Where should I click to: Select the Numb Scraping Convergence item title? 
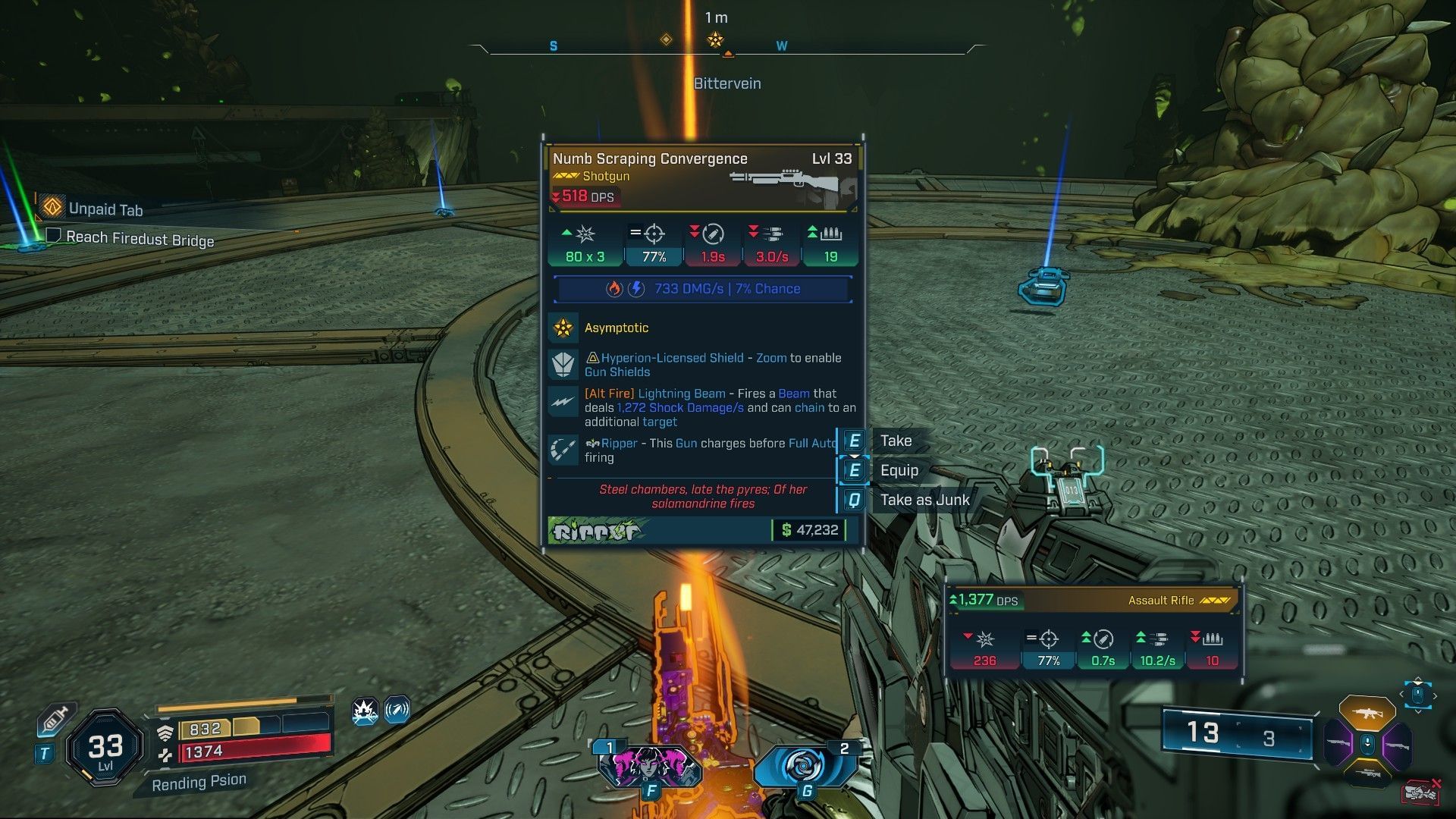pos(650,158)
